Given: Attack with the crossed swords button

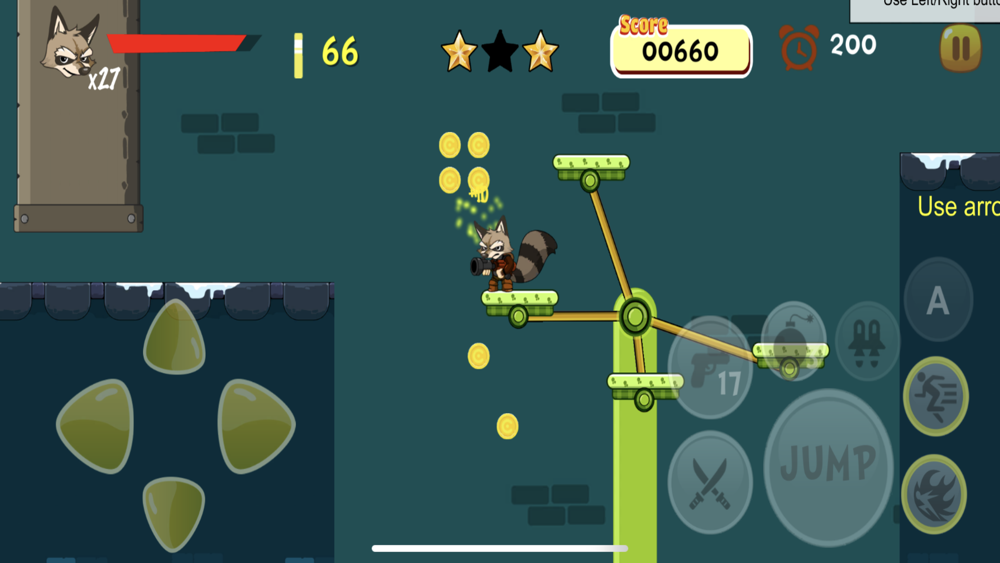Looking at the screenshot, I should [710, 484].
